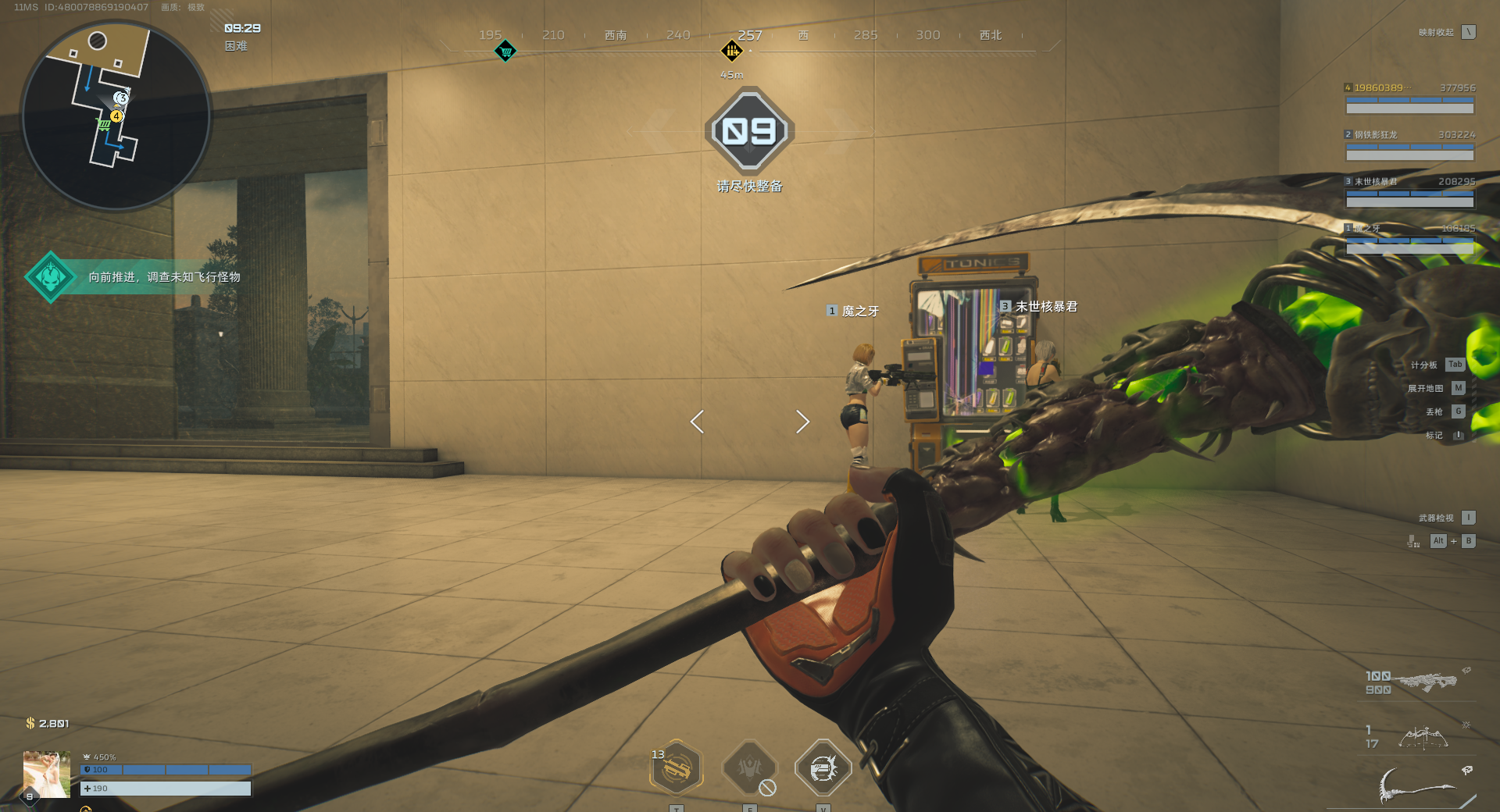Select the objective tracker with the teal diamond icon

tap(51, 277)
